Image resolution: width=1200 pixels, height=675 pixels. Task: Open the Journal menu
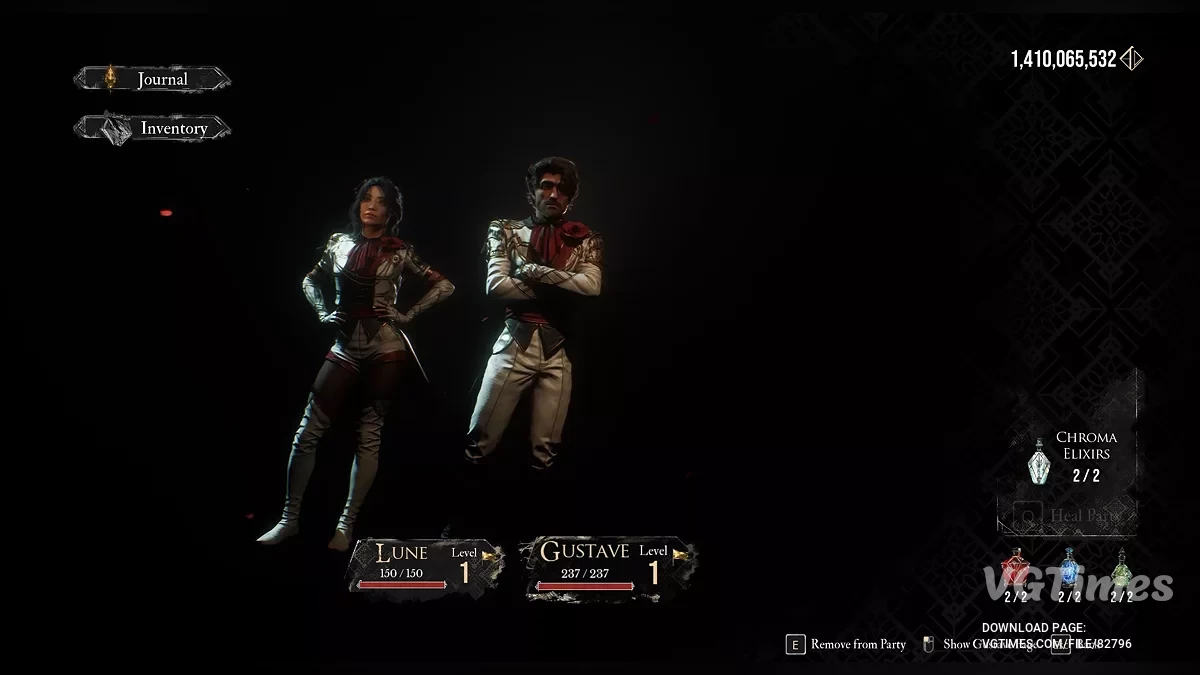(153, 79)
